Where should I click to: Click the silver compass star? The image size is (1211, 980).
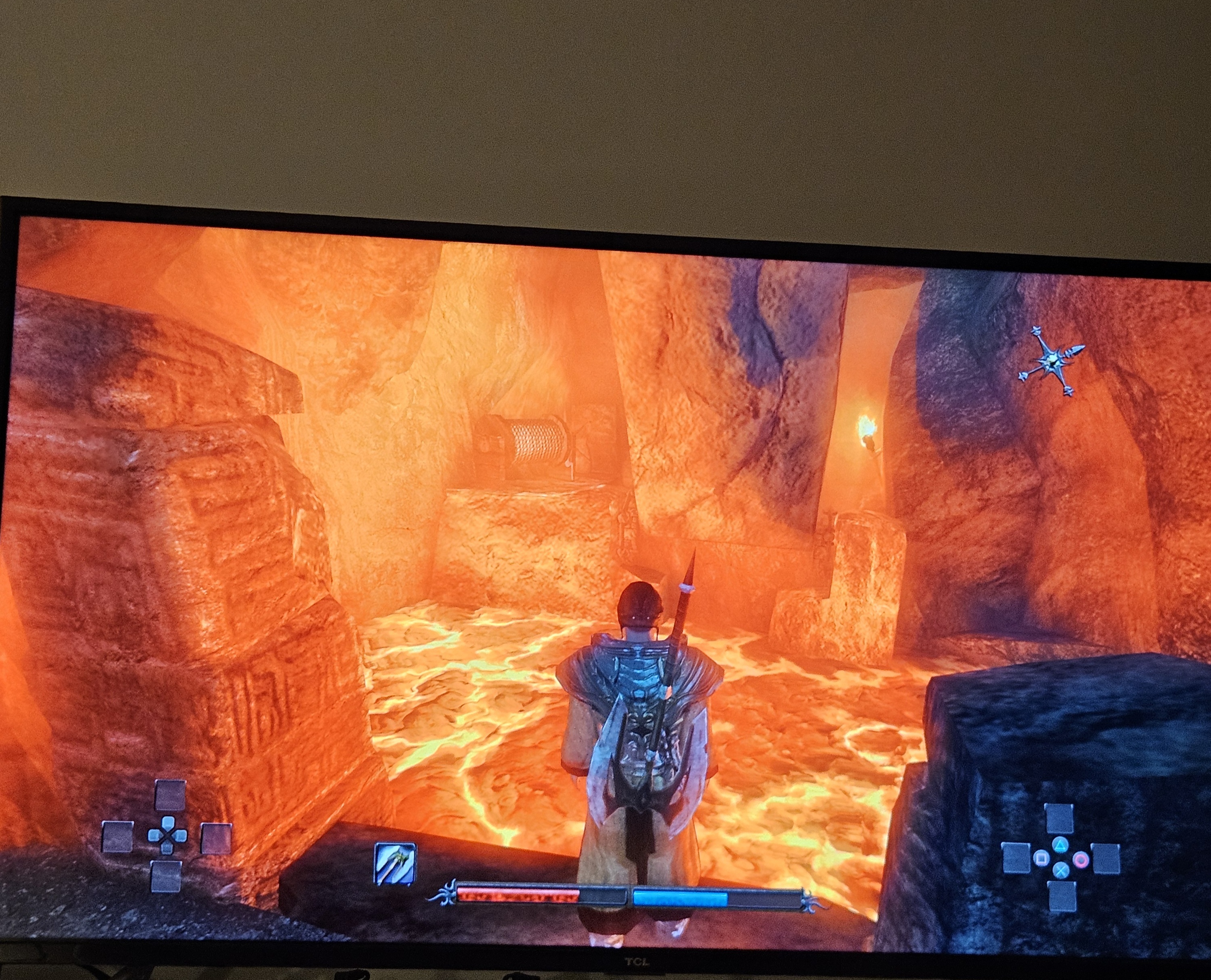[1052, 361]
